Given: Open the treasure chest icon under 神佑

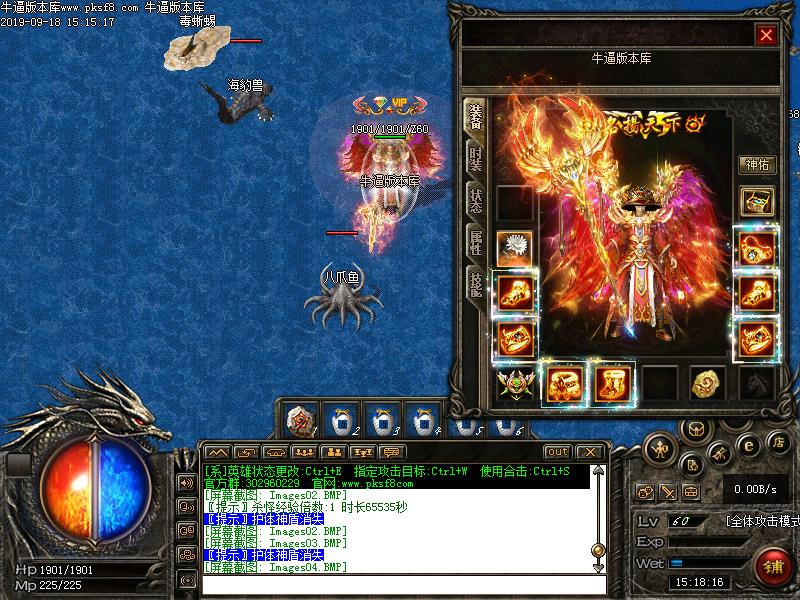Looking at the screenshot, I should point(756,201).
